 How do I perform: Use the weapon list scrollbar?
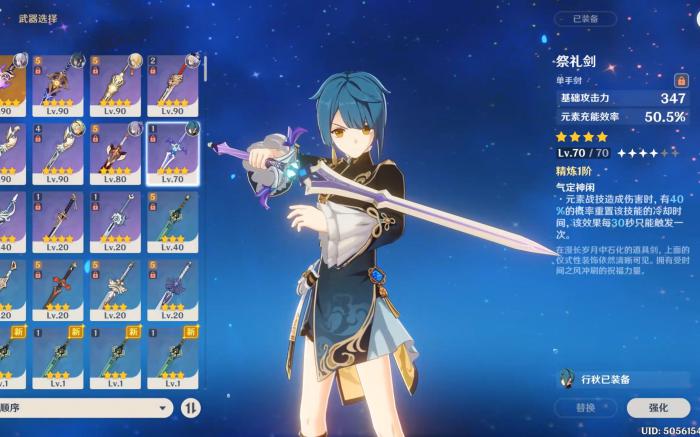pyautogui.click(x=205, y=68)
